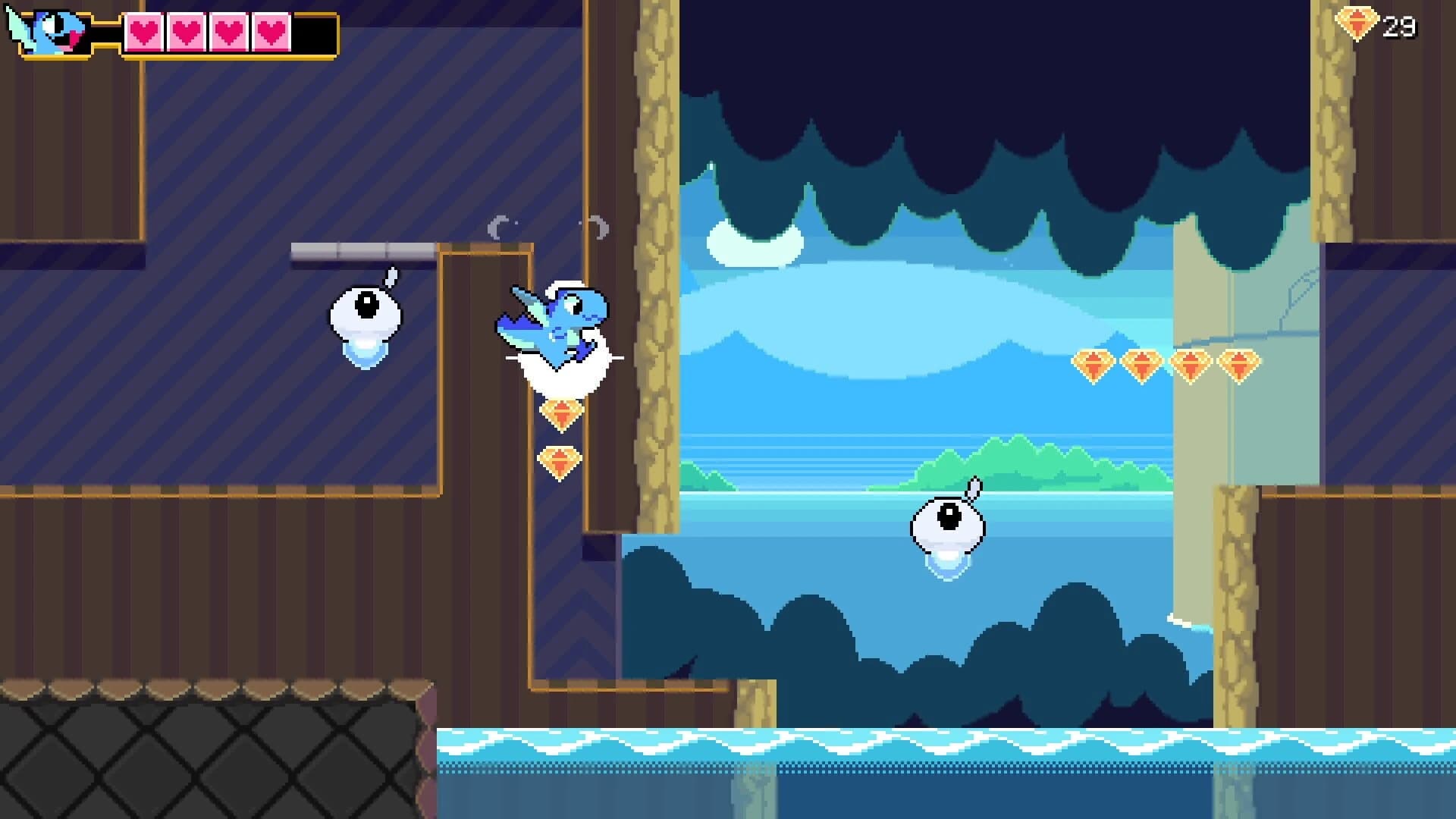Screen dimensions: 1456x819
Task: Click the lower gem under the dragon
Action: pyautogui.click(x=560, y=461)
